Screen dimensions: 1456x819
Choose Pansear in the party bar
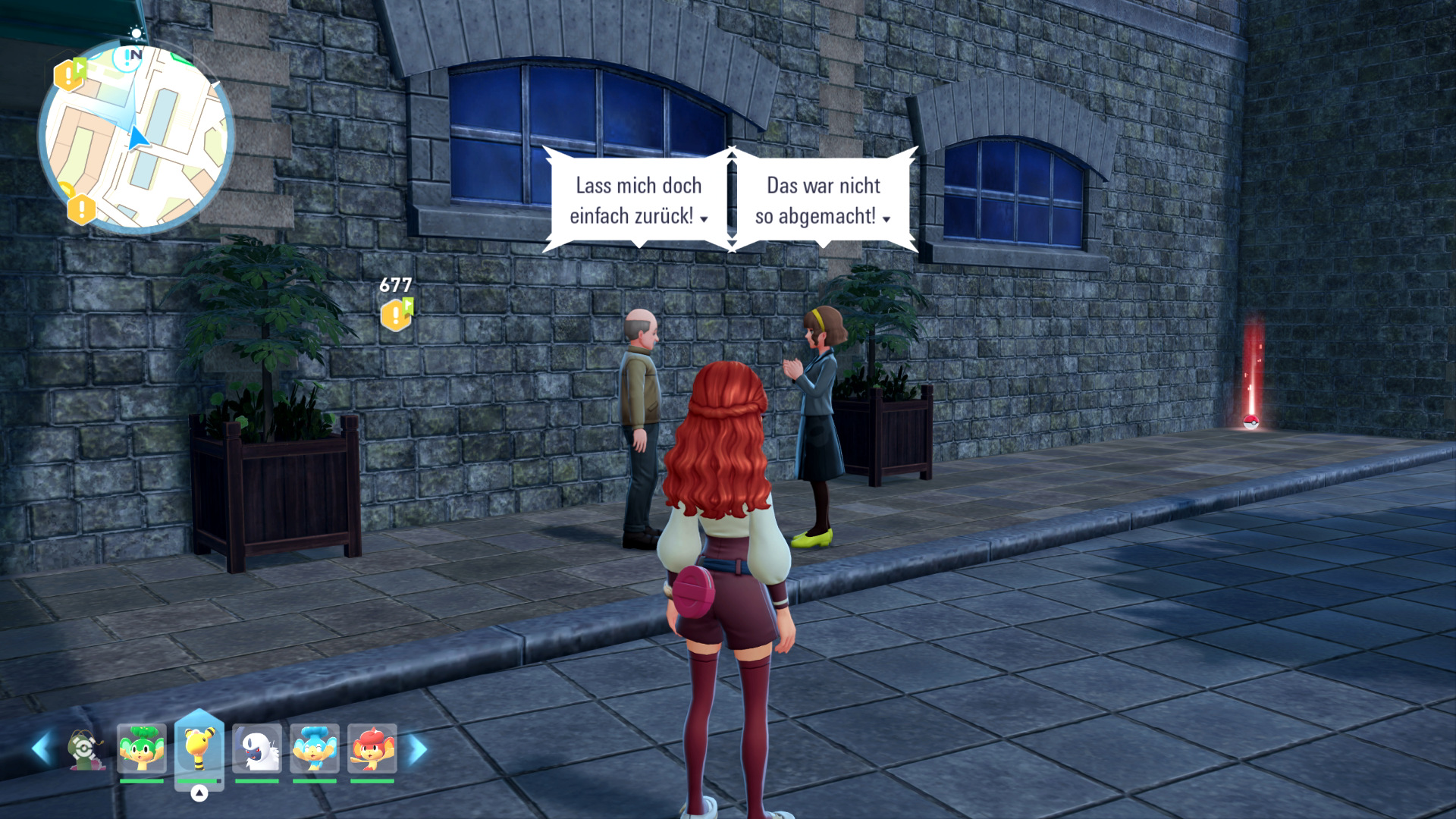tap(372, 748)
